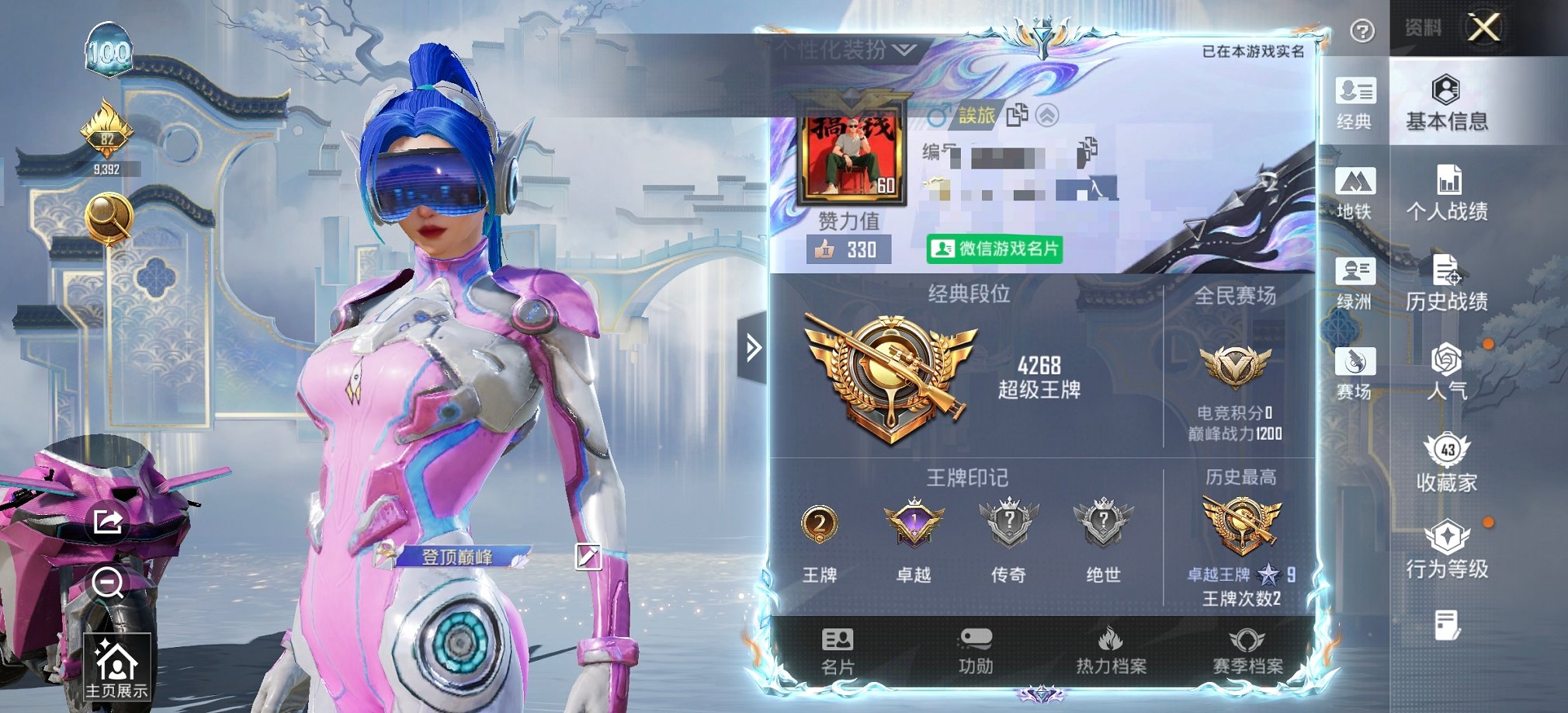Check the 100 level badge progress
The image size is (1568, 713).
coord(109,50)
